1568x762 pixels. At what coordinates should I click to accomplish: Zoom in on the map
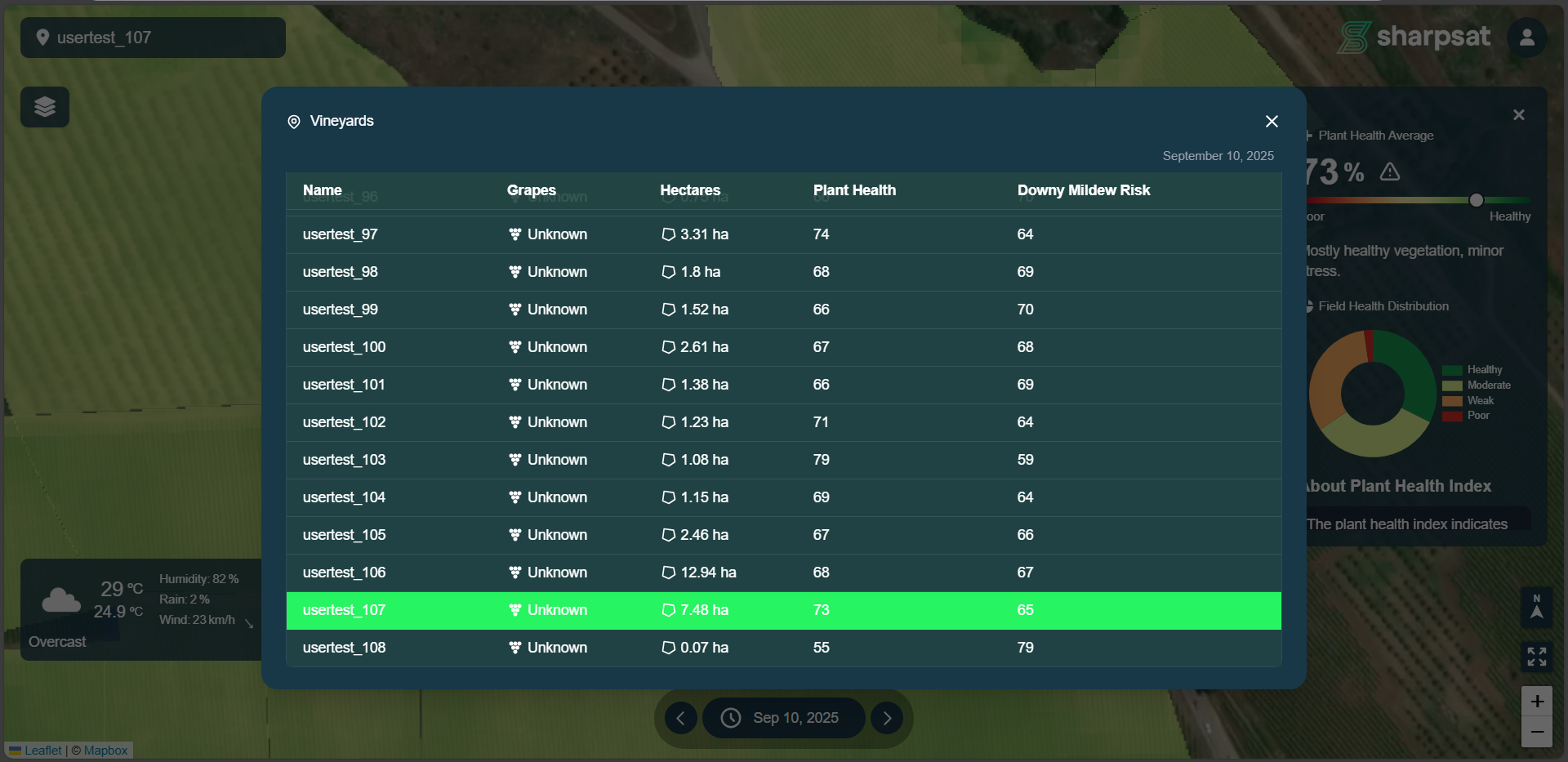click(x=1536, y=702)
